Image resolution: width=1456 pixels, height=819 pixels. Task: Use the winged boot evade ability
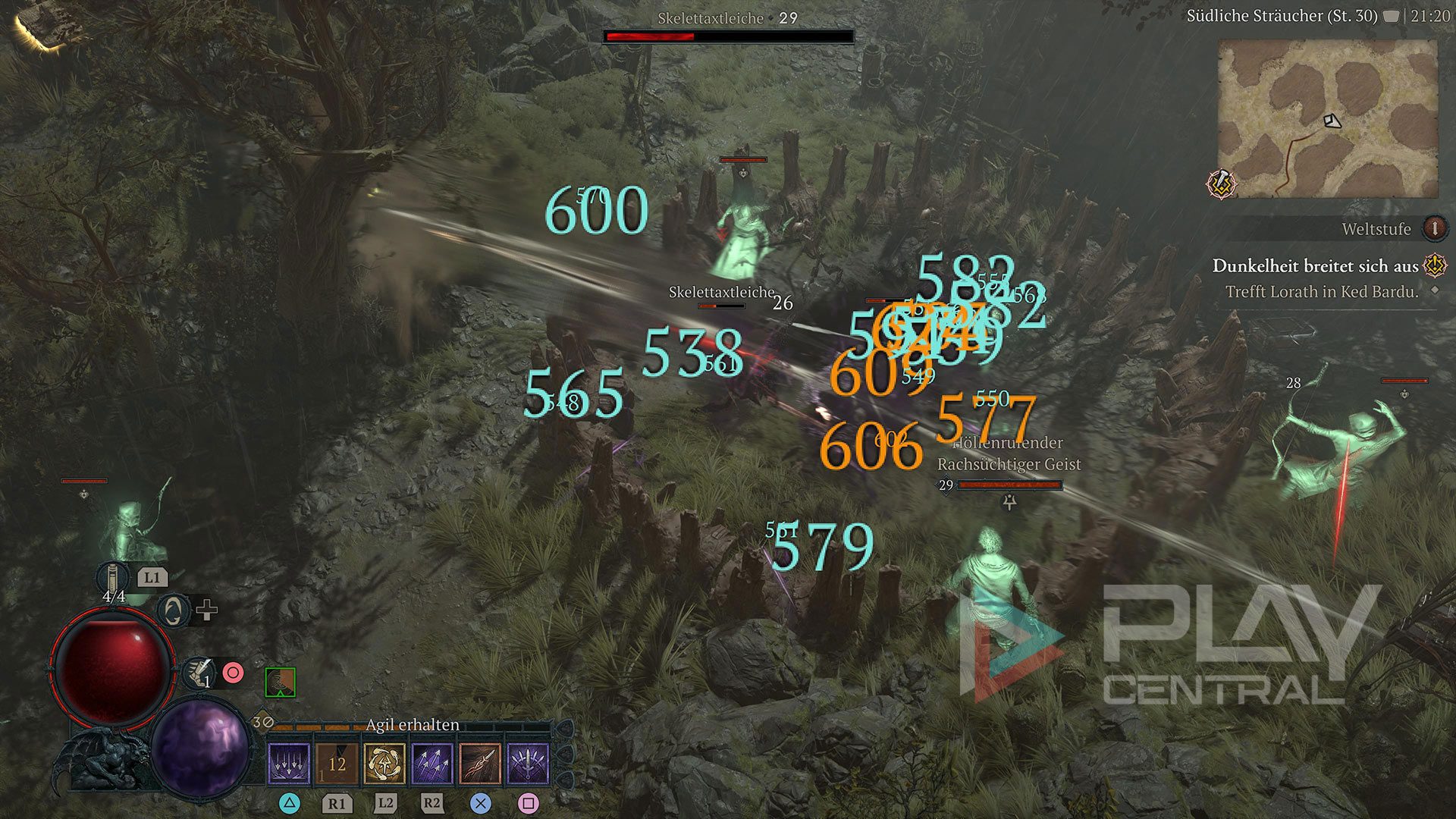coord(199,672)
